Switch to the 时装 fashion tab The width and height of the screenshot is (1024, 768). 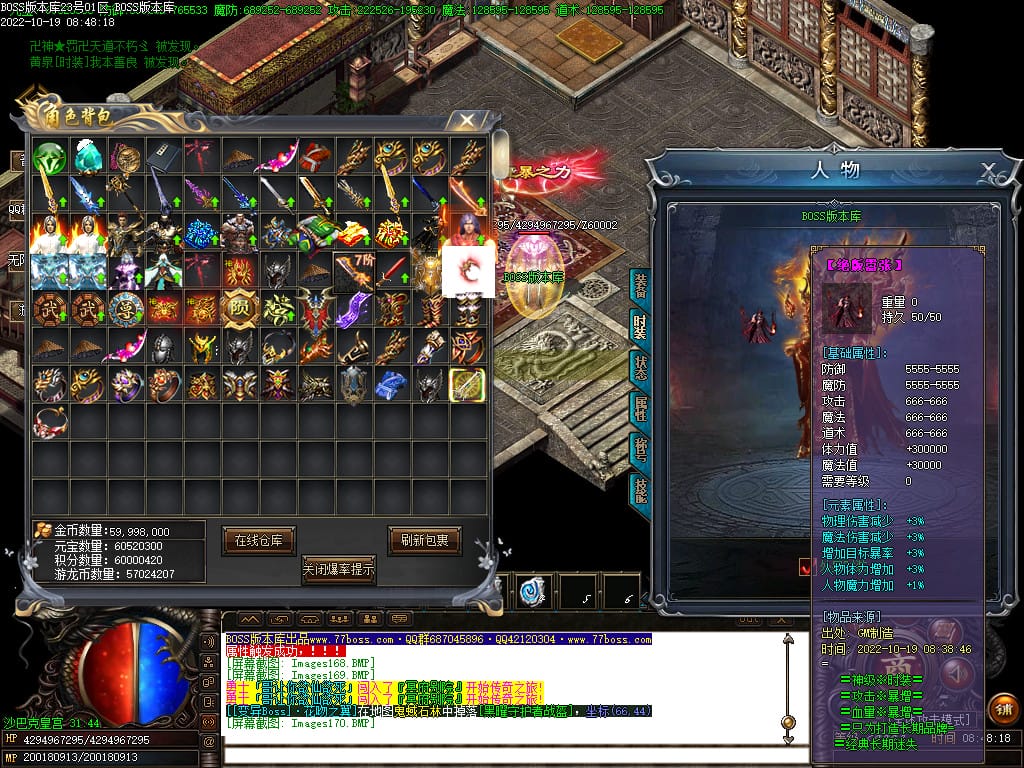[639, 327]
